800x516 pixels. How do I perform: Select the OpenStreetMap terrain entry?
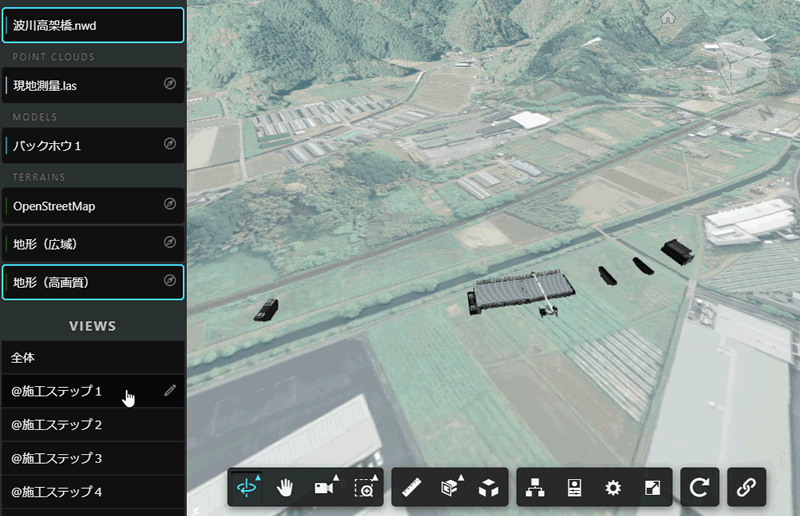[85, 205]
